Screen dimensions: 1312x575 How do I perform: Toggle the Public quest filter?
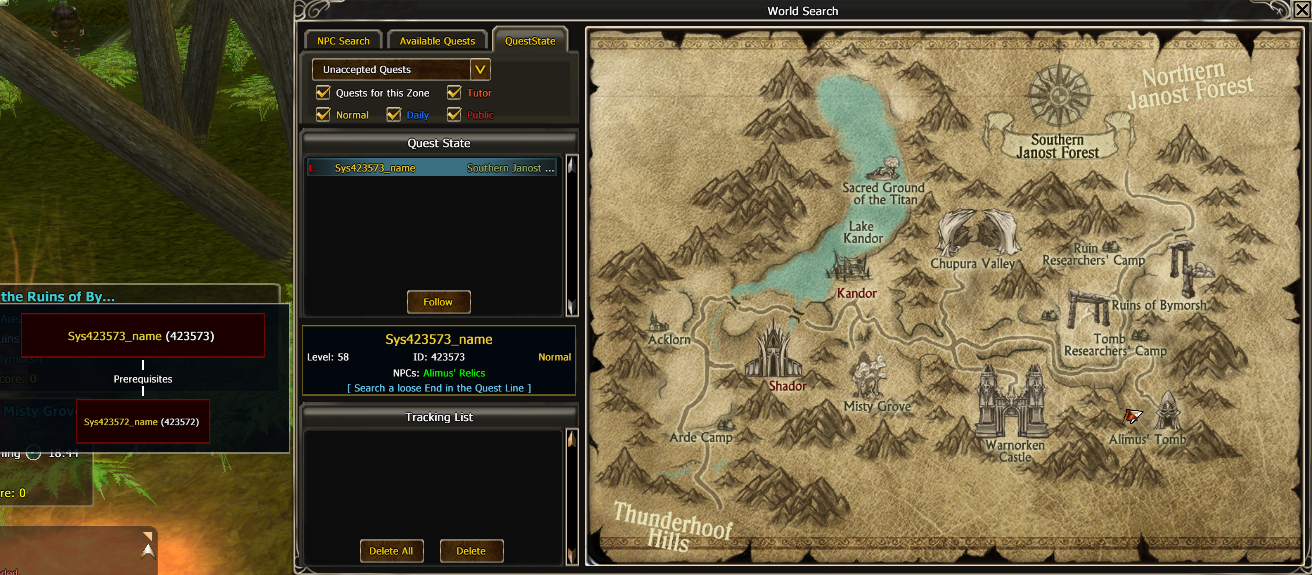click(454, 115)
